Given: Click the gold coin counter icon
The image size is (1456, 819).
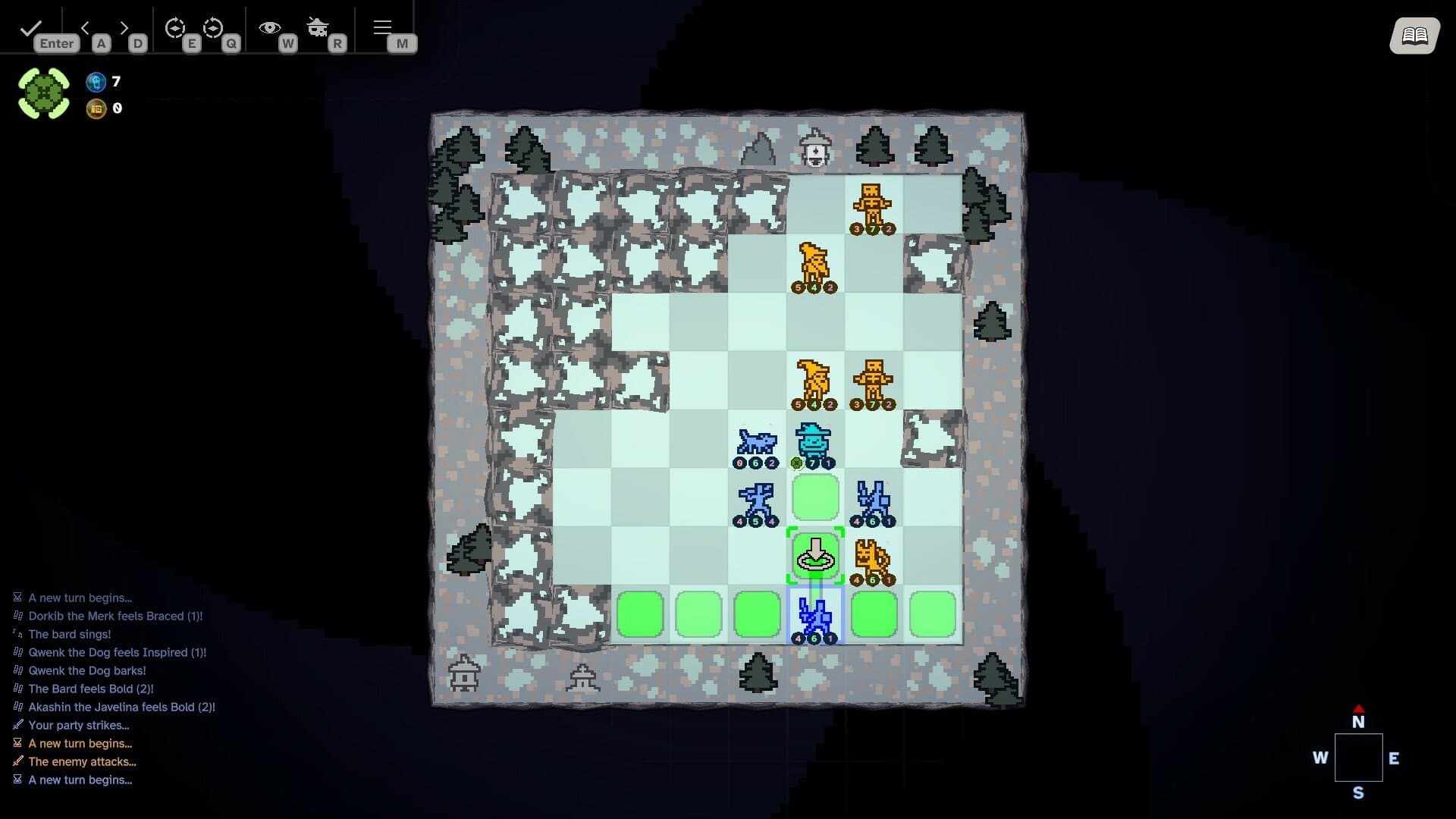Looking at the screenshot, I should pos(96,108).
